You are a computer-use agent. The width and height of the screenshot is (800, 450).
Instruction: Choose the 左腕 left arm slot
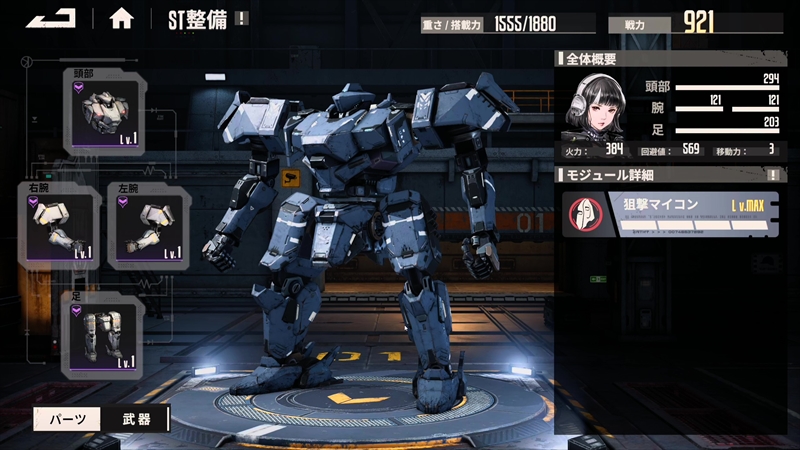148,224
